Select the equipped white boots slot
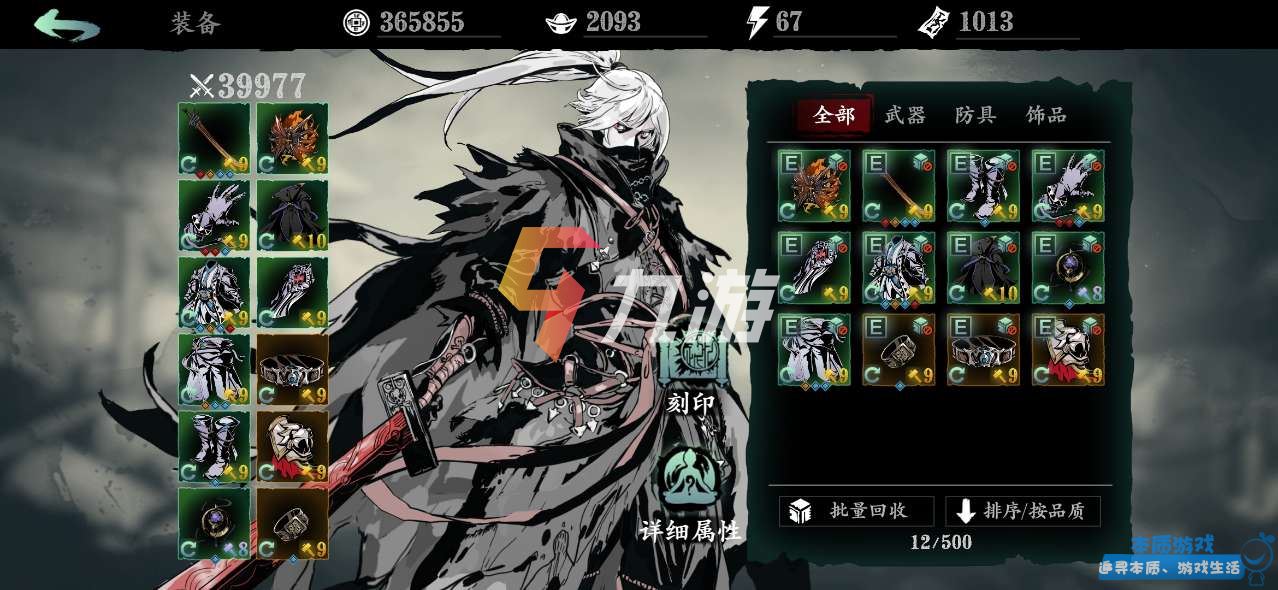The height and width of the screenshot is (590, 1278). point(214,446)
